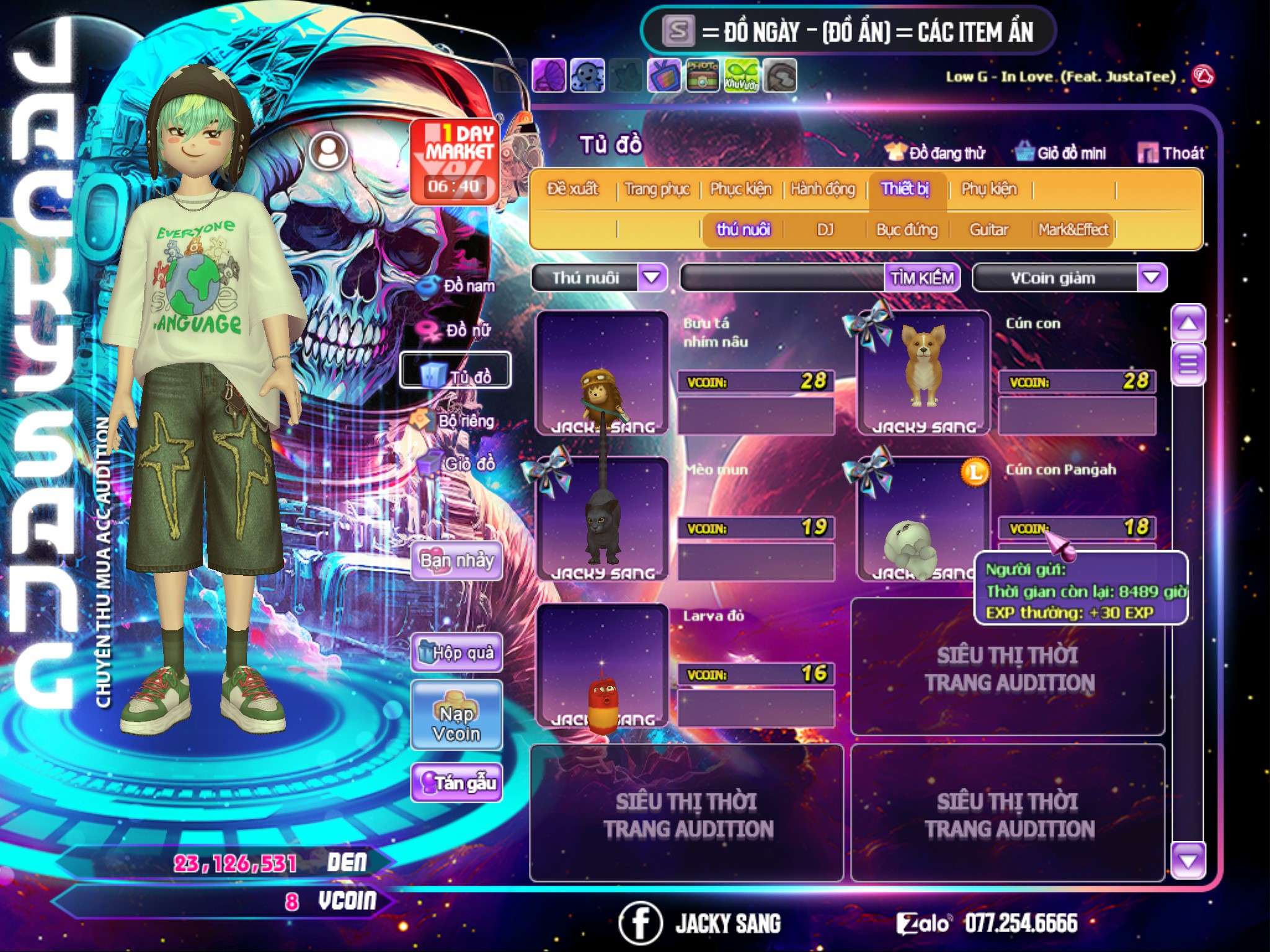The height and width of the screenshot is (952, 1270).
Task: Select the Mark&Effect sub-category
Action: click(1073, 230)
